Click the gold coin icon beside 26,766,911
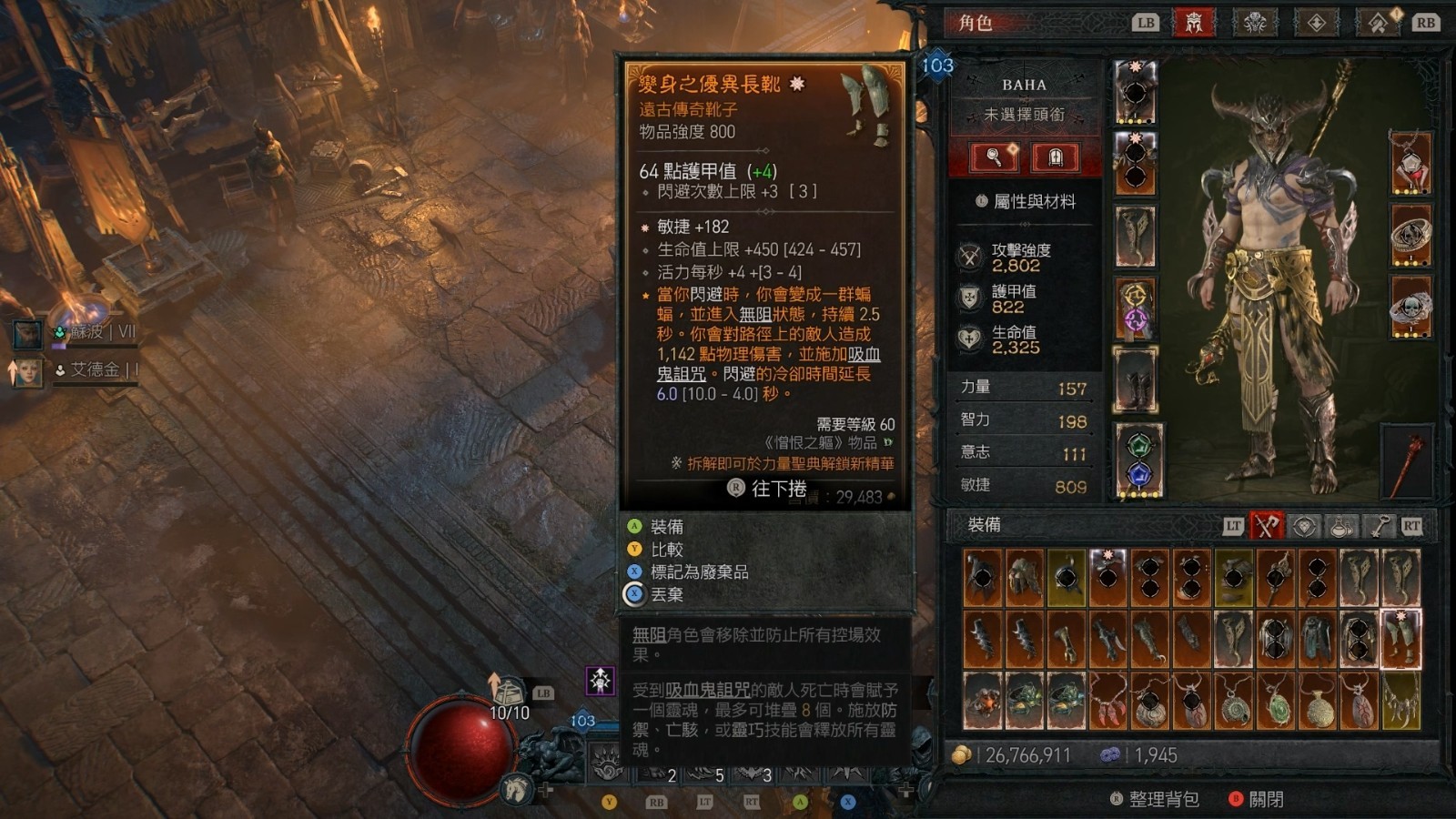Image resolution: width=1456 pixels, height=819 pixels. (x=961, y=754)
